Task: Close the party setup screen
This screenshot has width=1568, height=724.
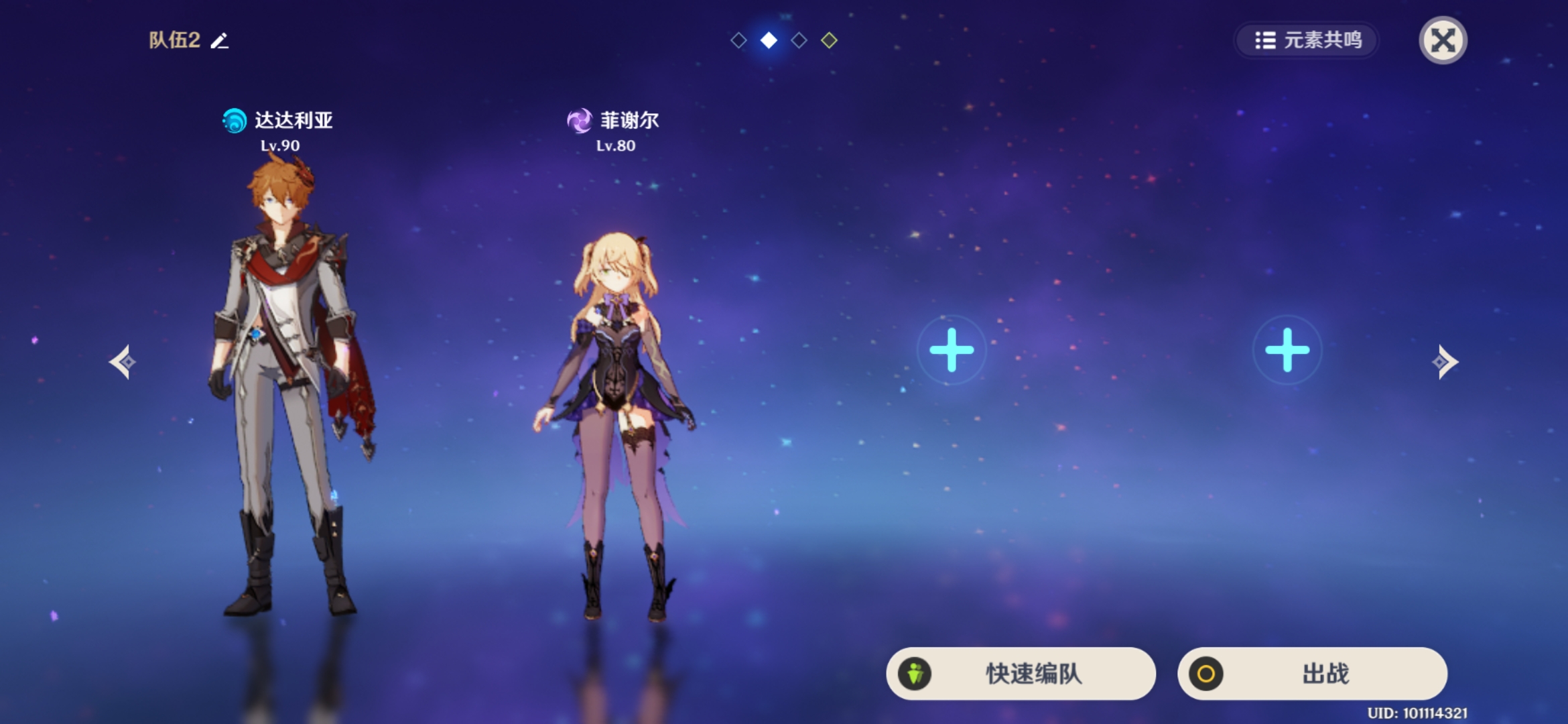Action: click(x=1443, y=40)
